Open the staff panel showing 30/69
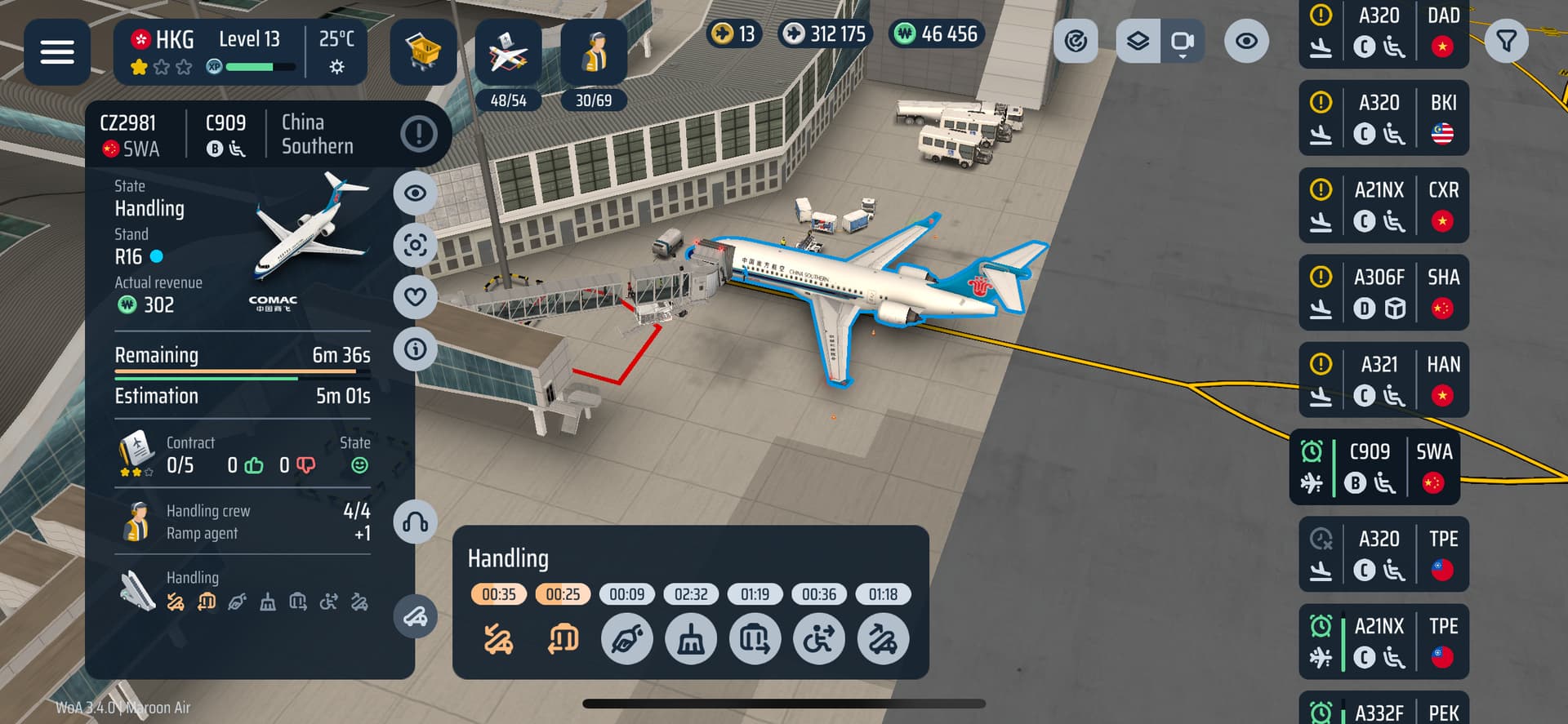The height and width of the screenshot is (724, 1568). (594, 54)
